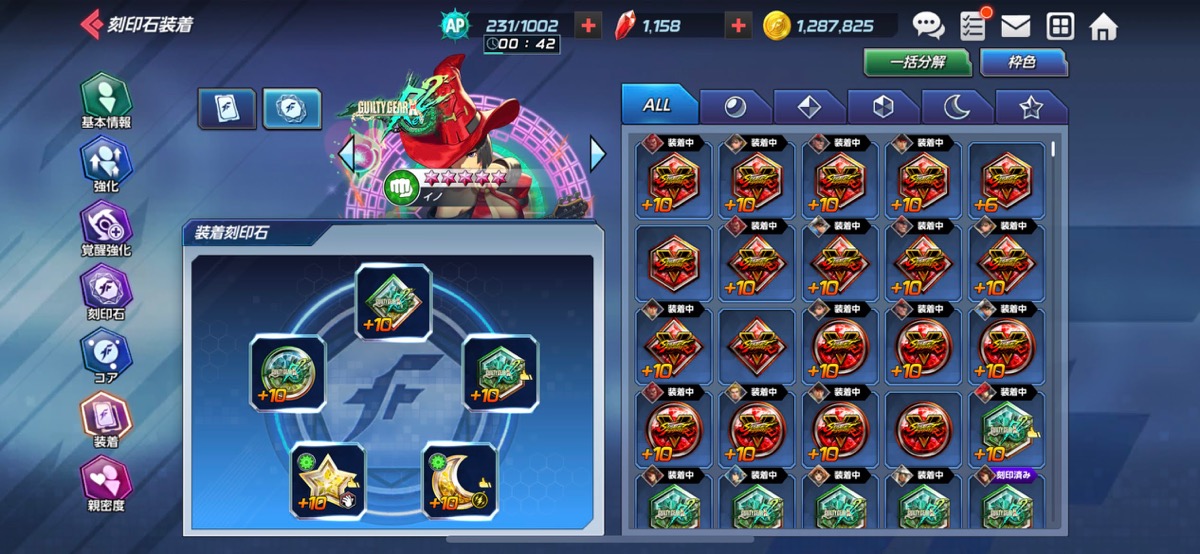The height and width of the screenshot is (554, 1200).
Task: Switch to the ALL tab
Action: click(x=657, y=105)
